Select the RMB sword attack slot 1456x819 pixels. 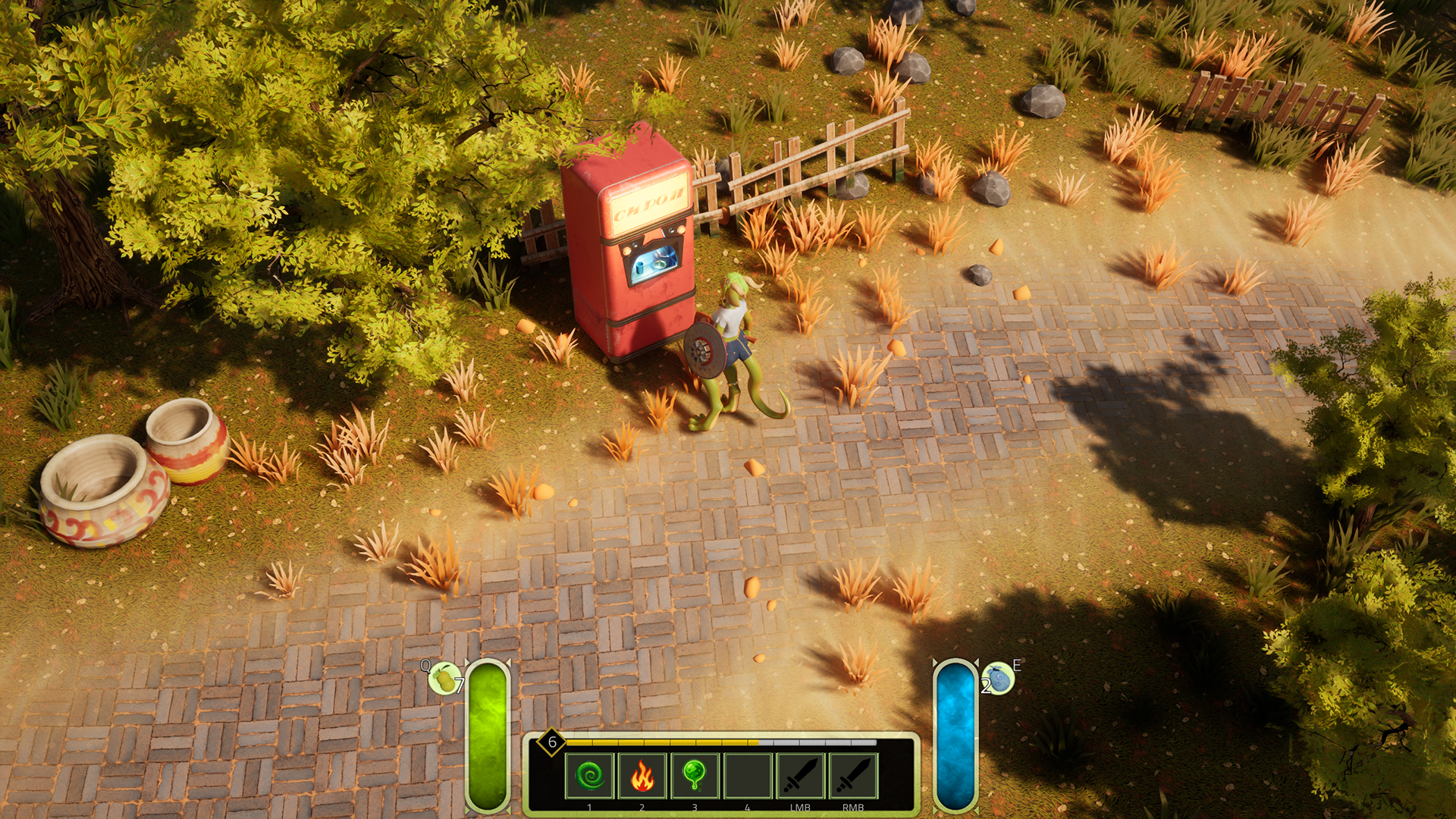tap(853, 776)
